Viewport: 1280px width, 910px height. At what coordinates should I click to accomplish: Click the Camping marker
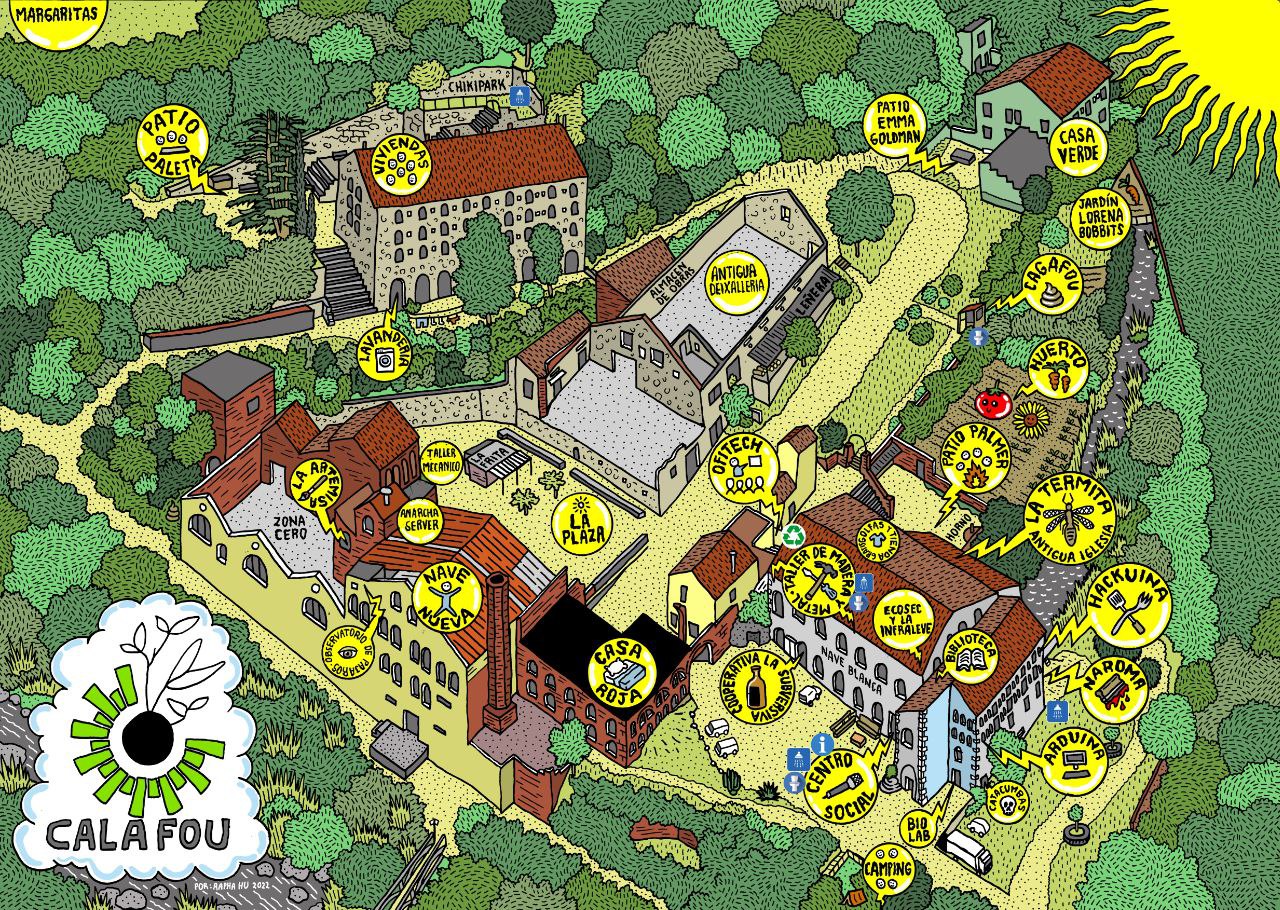(x=888, y=866)
